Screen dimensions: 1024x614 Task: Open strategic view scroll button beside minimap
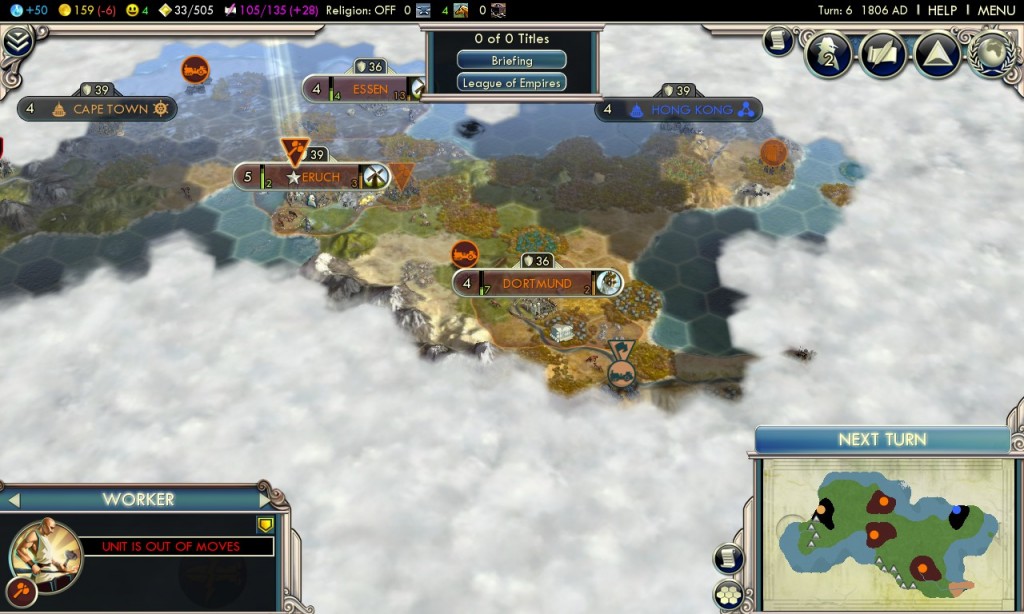(728, 559)
